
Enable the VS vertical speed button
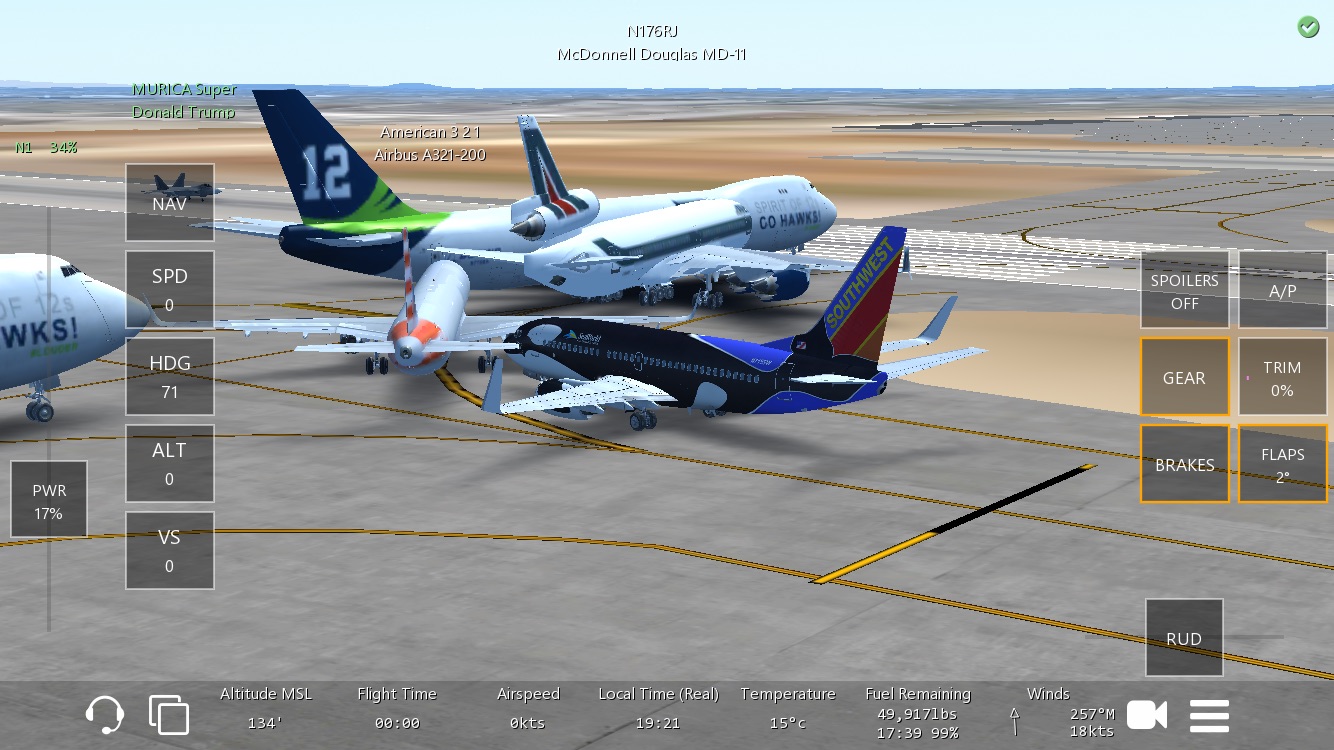(170, 551)
